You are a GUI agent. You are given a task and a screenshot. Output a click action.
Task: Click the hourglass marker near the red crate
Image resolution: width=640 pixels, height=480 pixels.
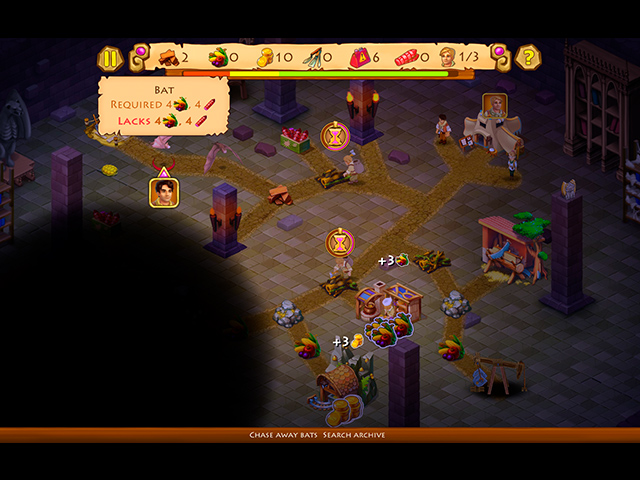335,135
